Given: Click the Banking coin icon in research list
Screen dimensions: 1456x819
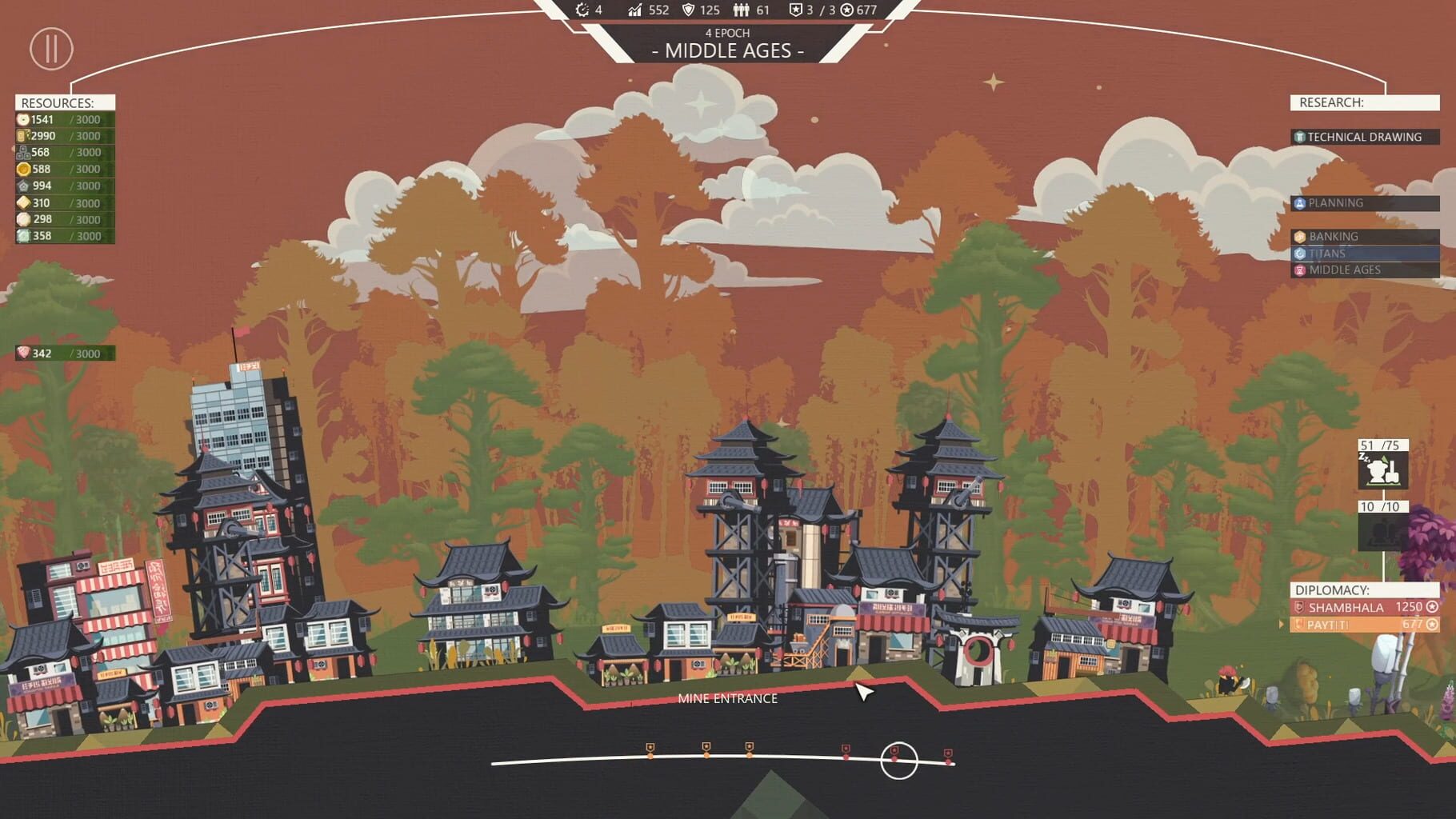Looking at the screenshot, I should point(1300,236).
